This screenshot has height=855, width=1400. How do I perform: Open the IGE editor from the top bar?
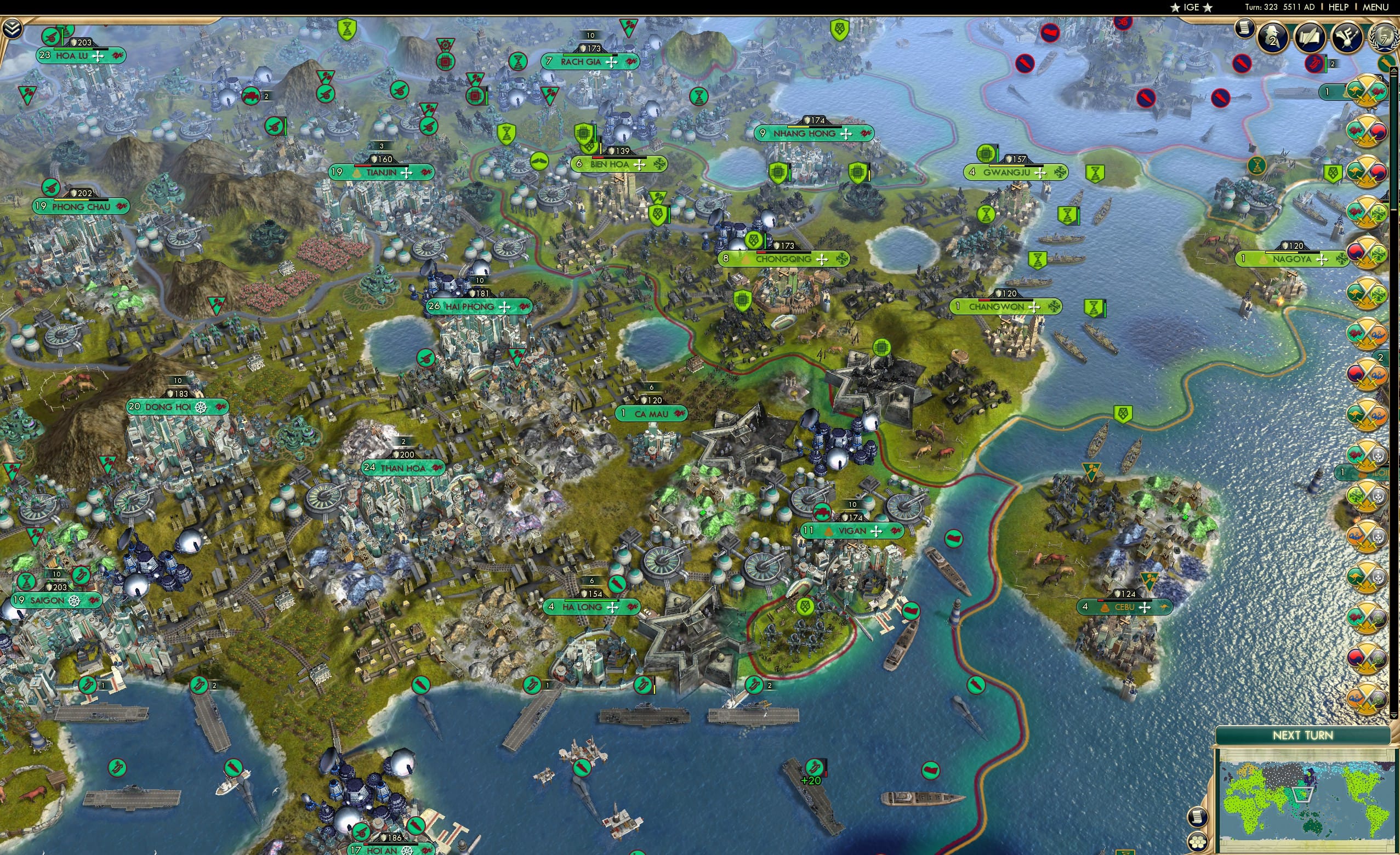click(1192, 7)
